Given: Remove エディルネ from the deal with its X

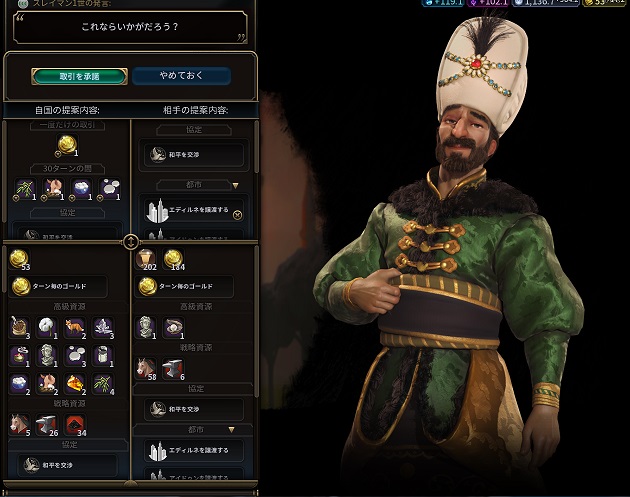Looking at the screenshot, I should click(237, 213).
